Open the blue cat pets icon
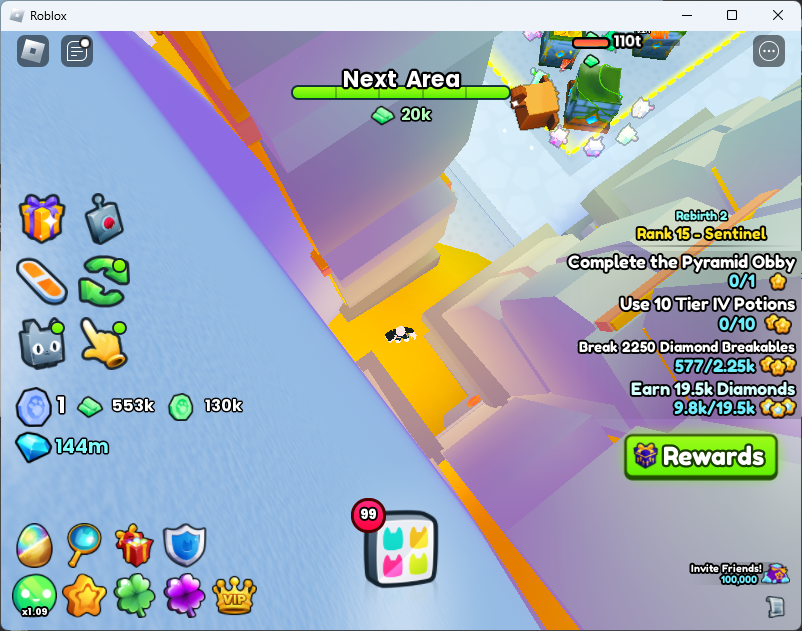This screenshot has width=802, height=631. pyautogui.click(x=41, y=342)
